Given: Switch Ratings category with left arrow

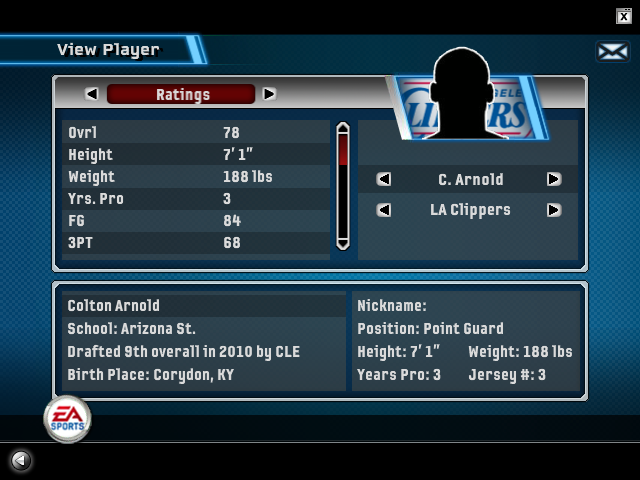Looking at the screenshot, I should point(92,94).
